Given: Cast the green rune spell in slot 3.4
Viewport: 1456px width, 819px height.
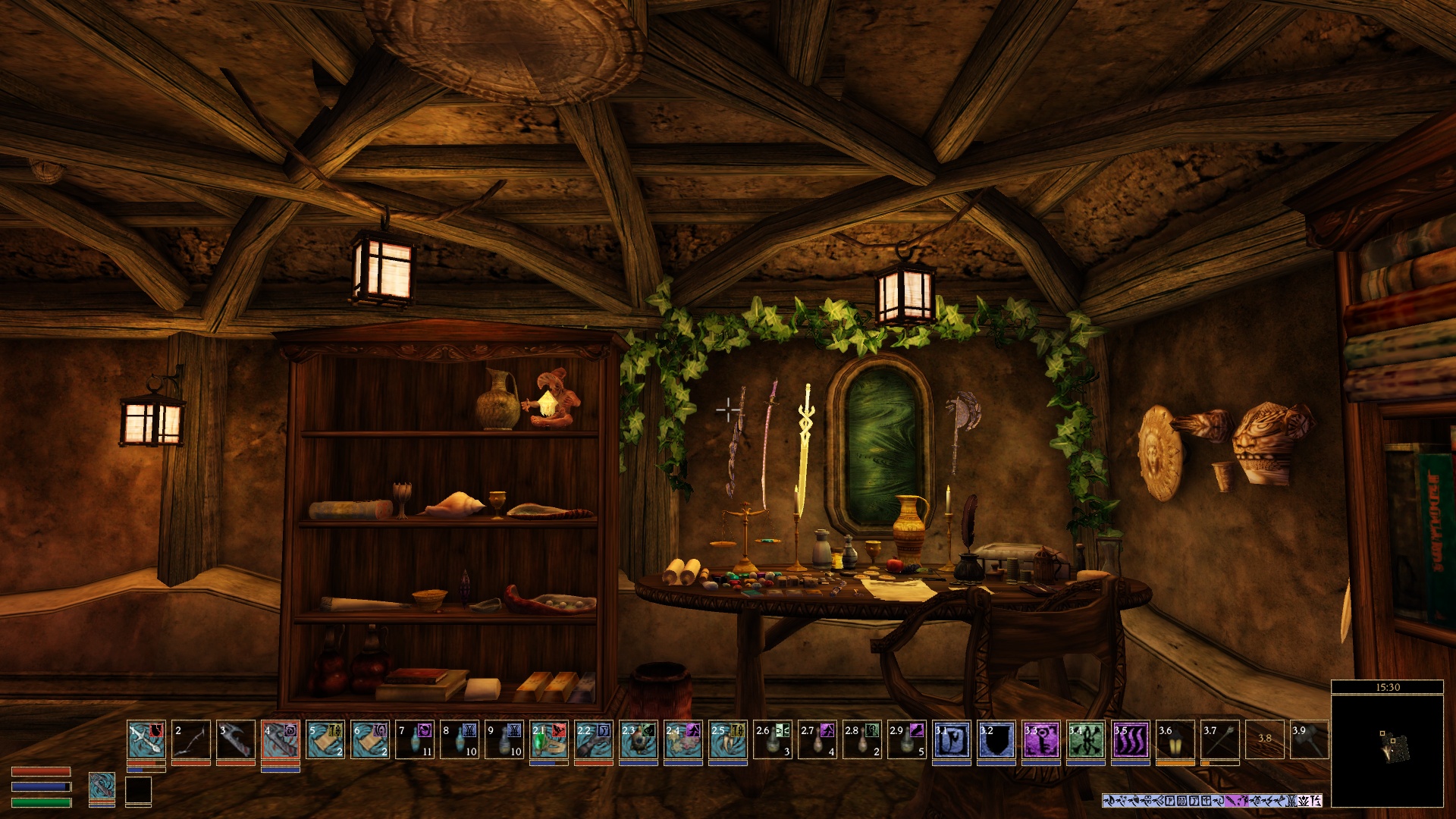Looking at the screenshot, I should 1085,739.
